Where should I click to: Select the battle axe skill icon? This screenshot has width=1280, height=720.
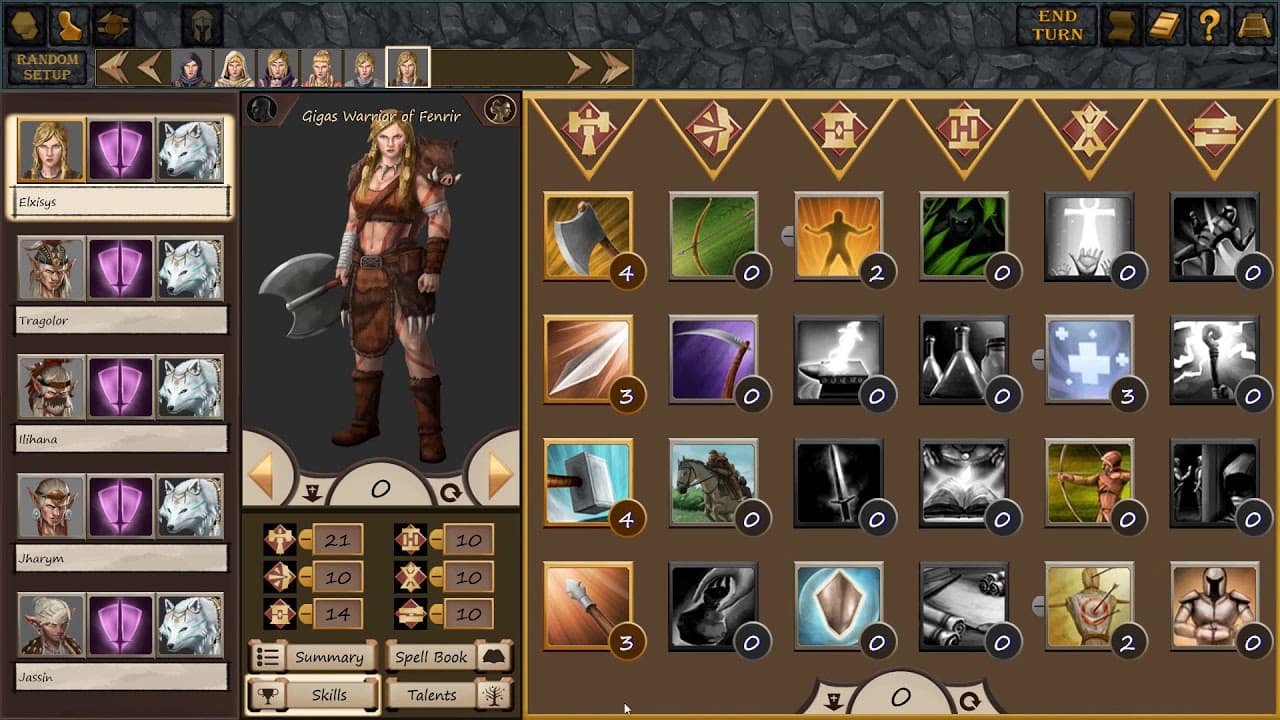[x=591, y=236]
